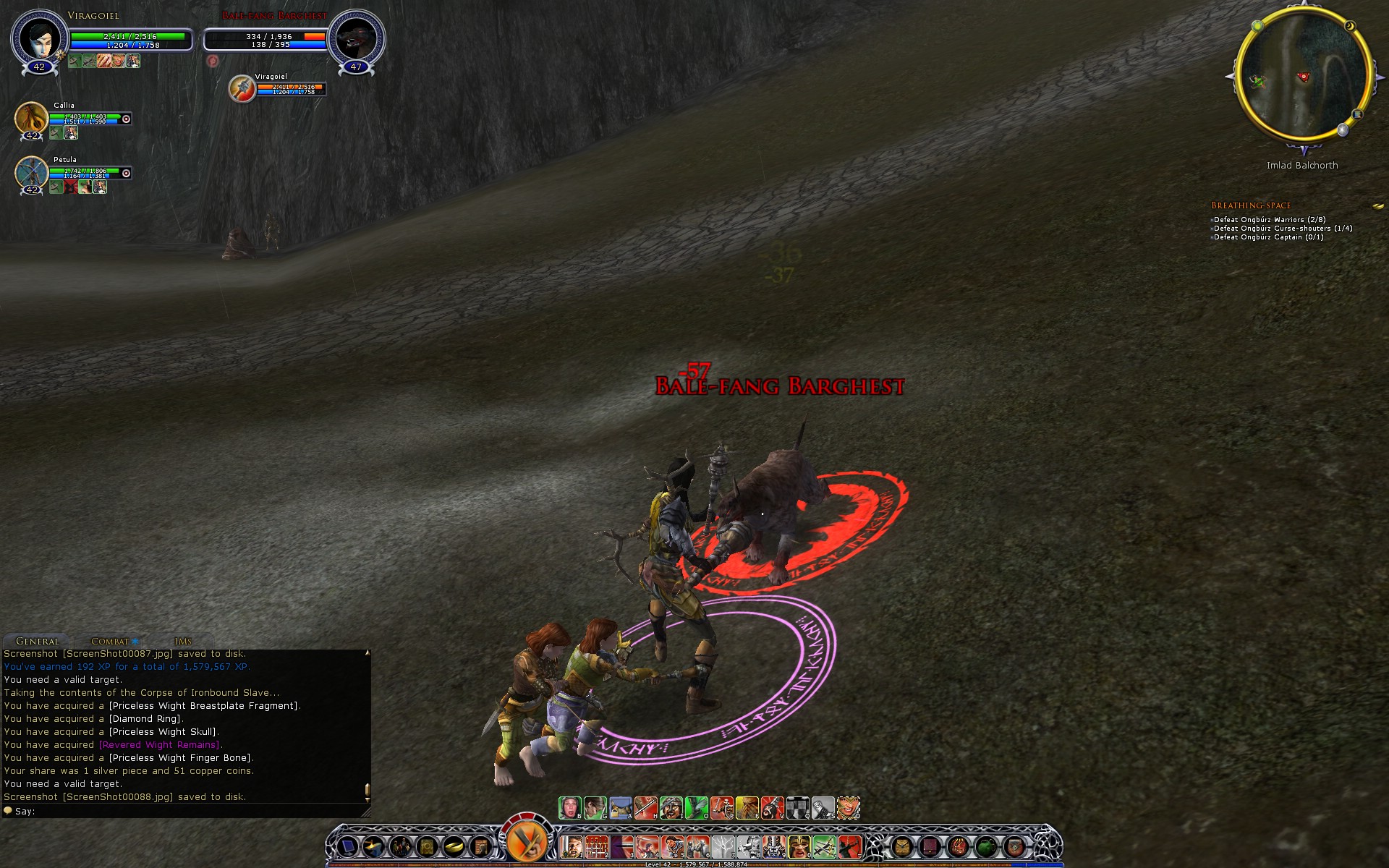Viewport: 1389px width, 868px height.
Task: Click the gold ring icon beside quest tracker
Action: (1377, 206)
